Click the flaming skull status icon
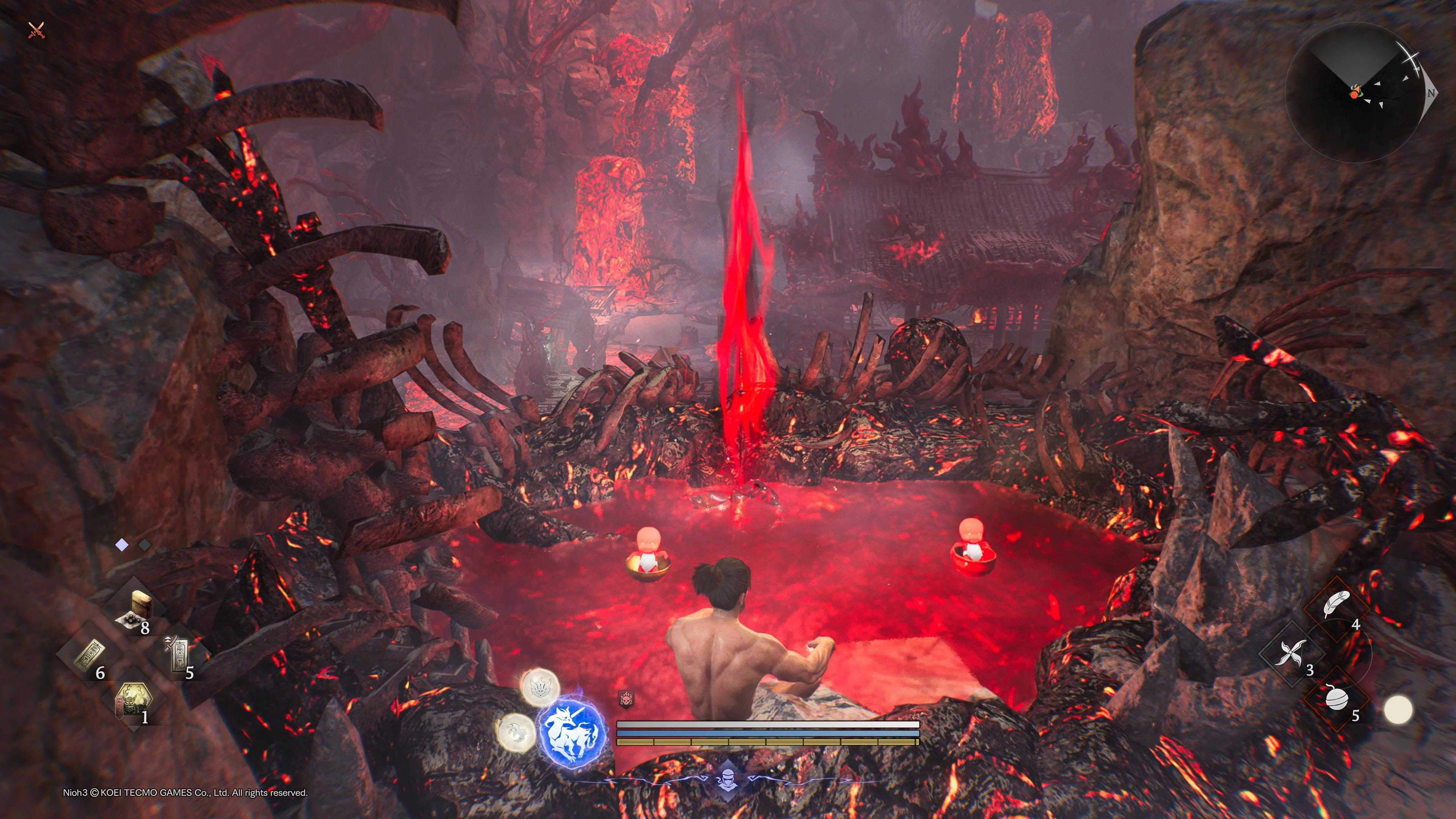 point(626,700)
